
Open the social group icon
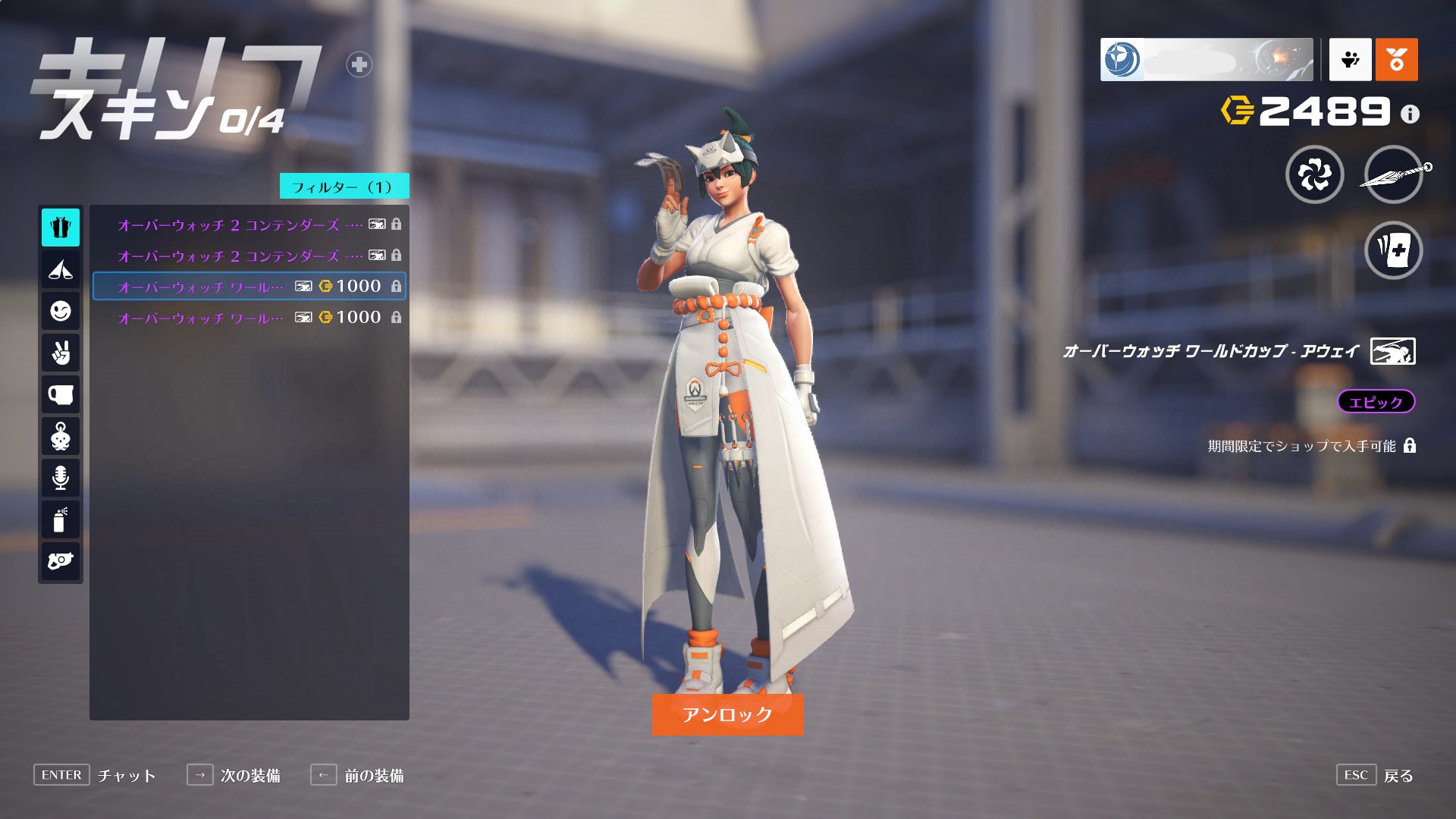click(1350, 59)
